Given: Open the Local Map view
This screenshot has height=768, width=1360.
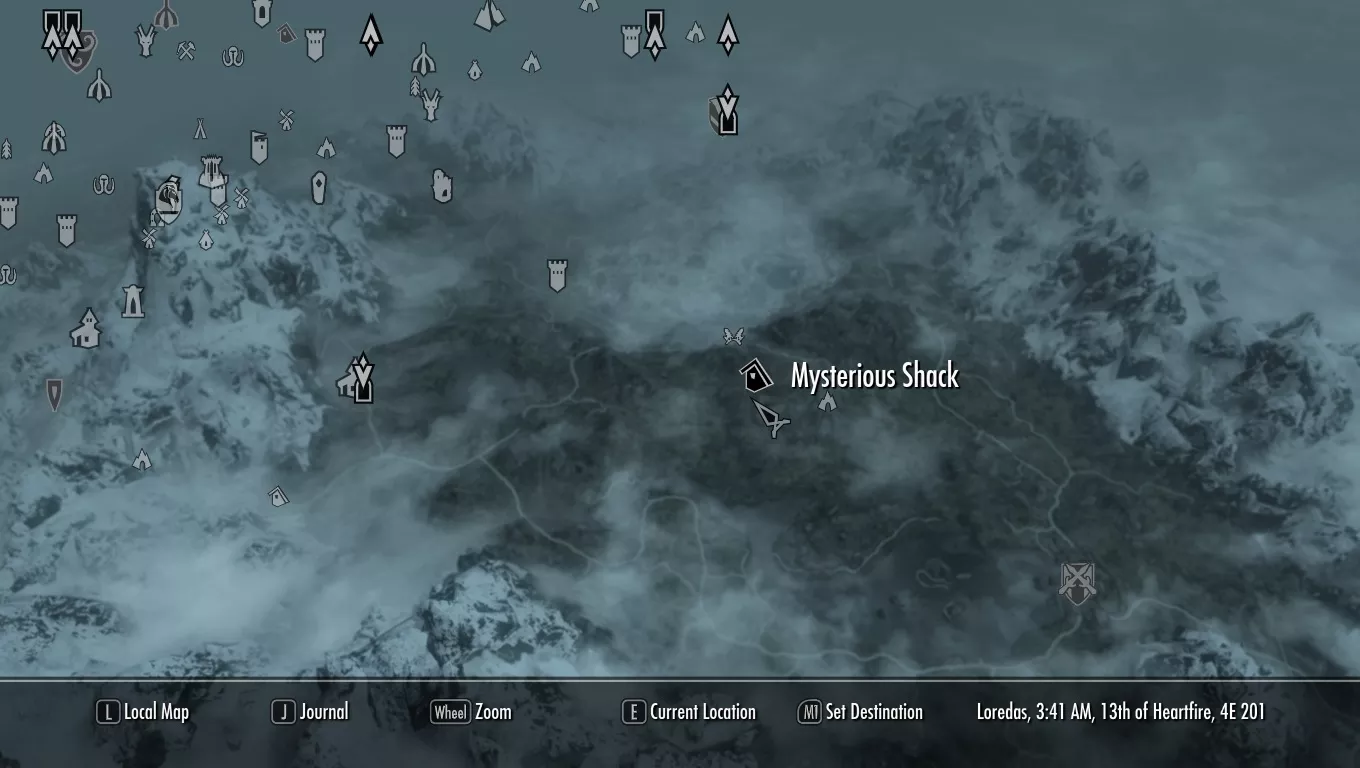Looking at the screenshot, I should click(144, 712).
